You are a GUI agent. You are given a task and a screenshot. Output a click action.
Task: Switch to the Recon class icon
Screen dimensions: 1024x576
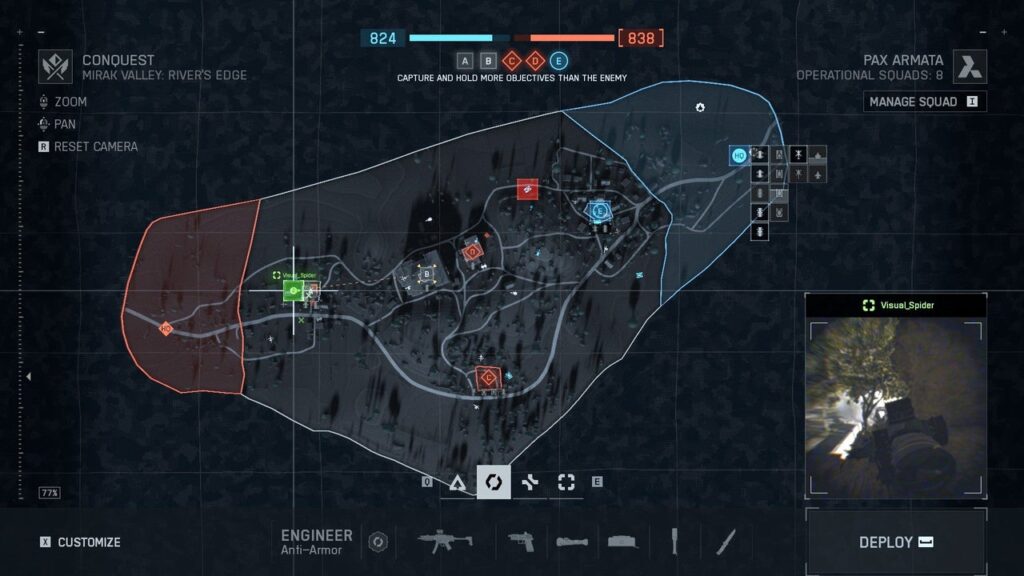coord(566,482)
